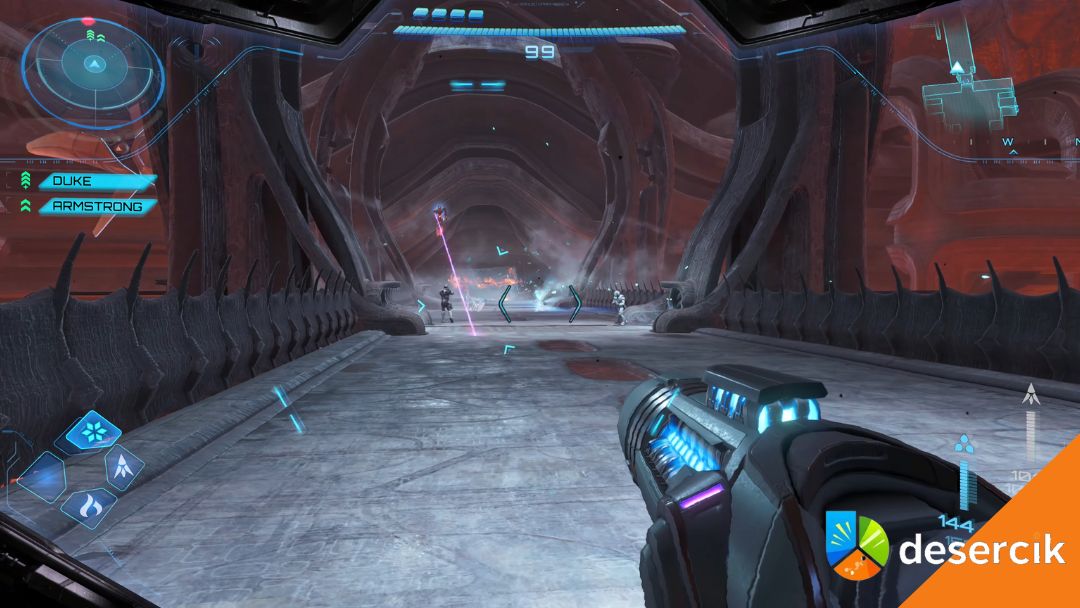Click the three-droplet elemental ammo icon
This screenshot has height=608, width=1080.
pyautogui.click(x=964, y=444)
